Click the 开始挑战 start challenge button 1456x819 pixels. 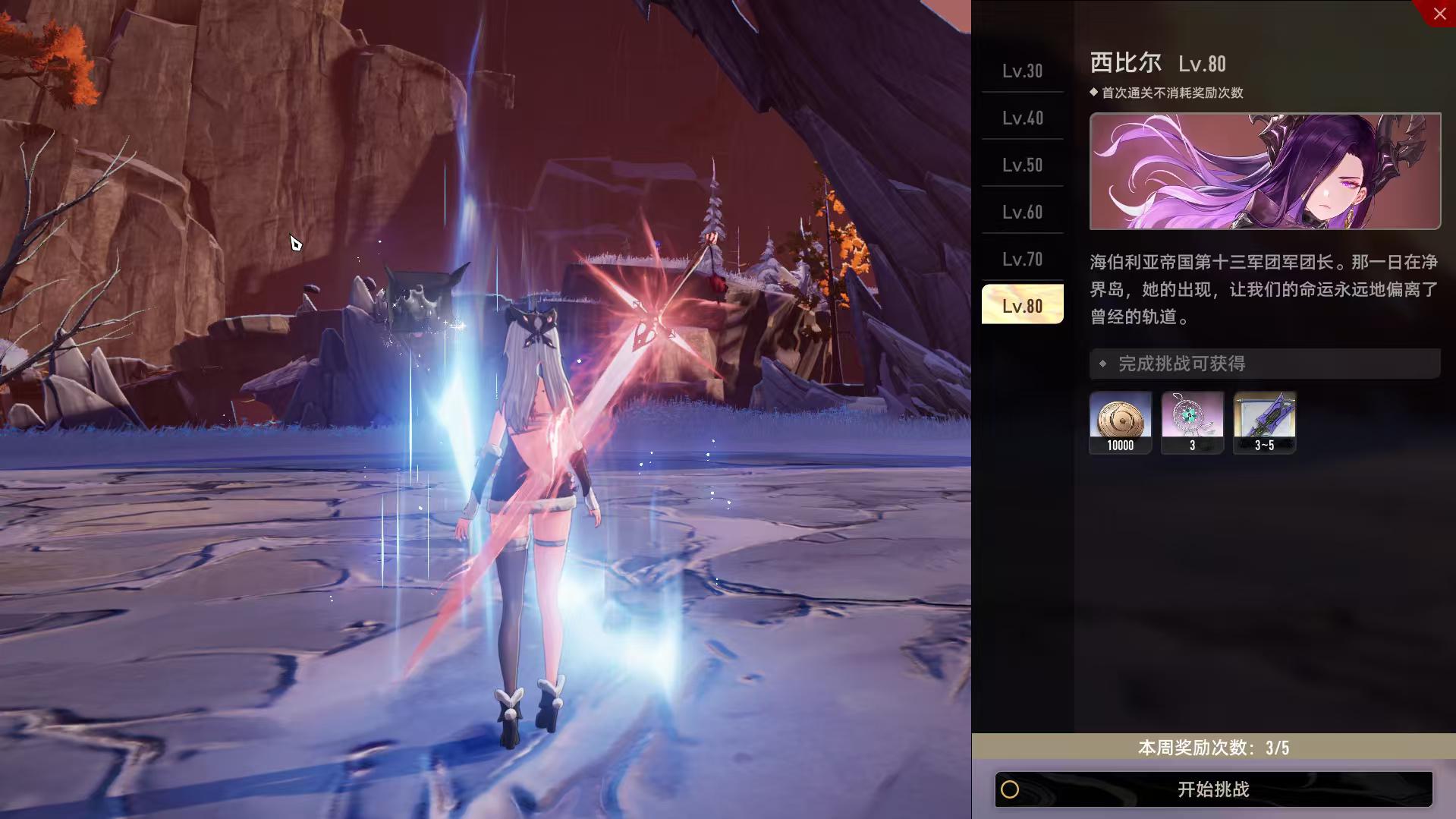[x=1212, y=789]
